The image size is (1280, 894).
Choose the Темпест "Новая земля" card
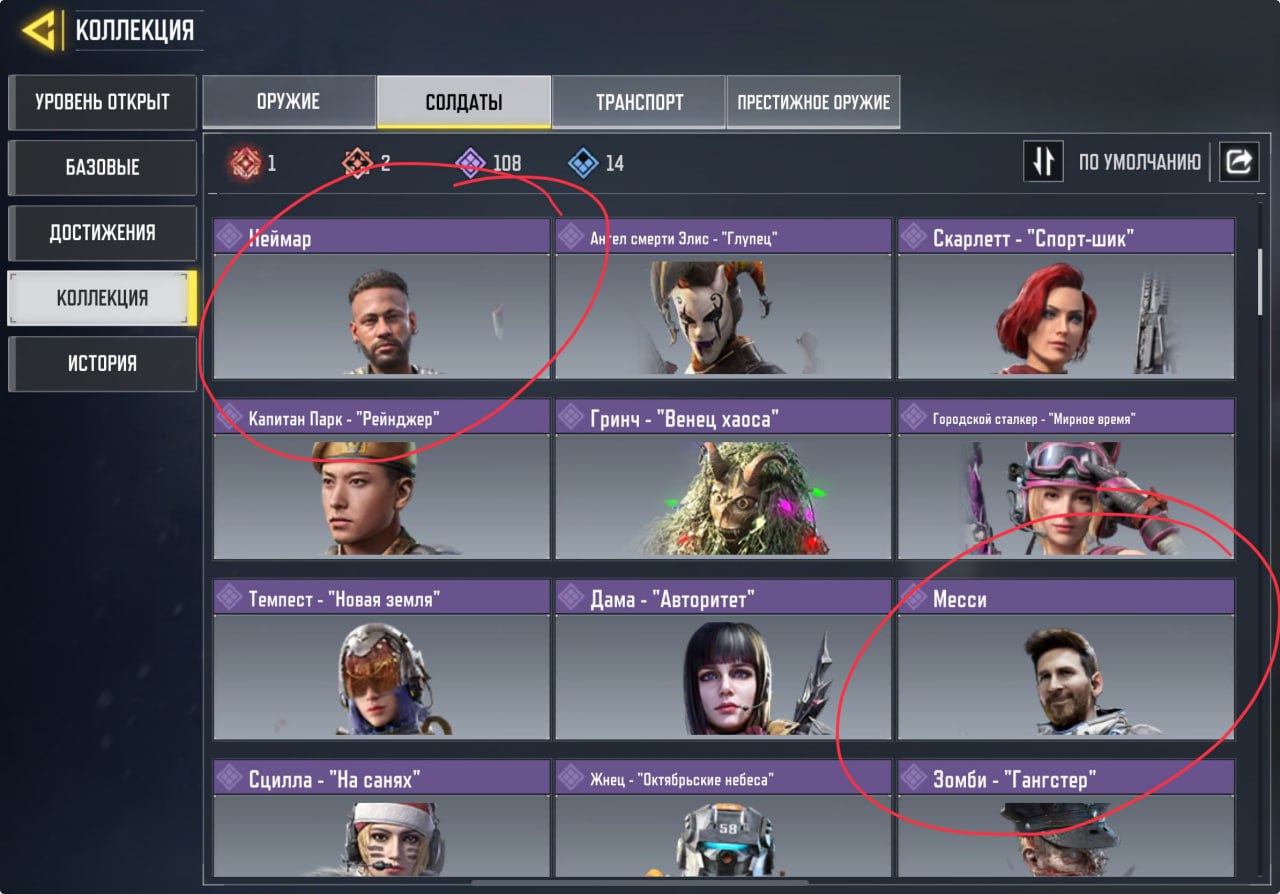pyautogui.click(x=381, y=660)
